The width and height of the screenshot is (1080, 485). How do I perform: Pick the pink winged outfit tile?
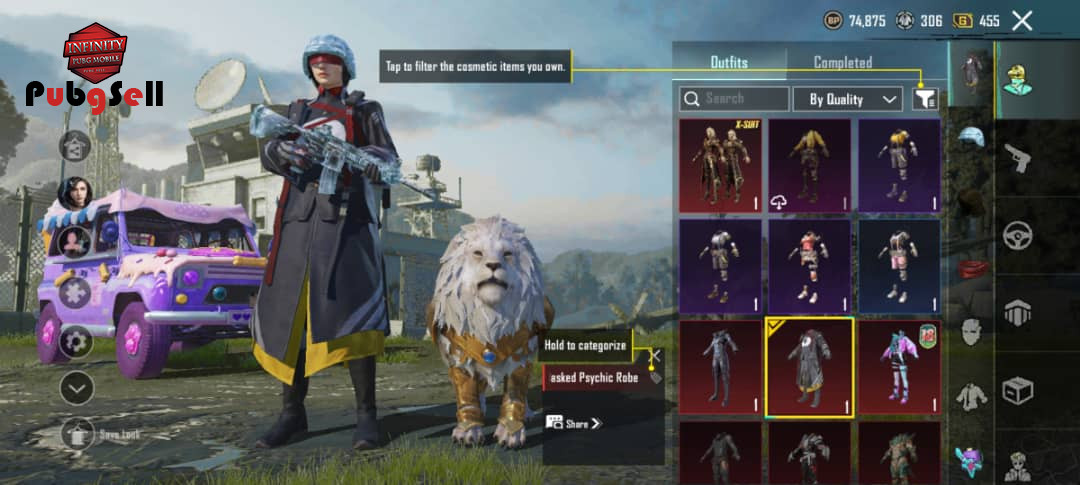(898, 367)
